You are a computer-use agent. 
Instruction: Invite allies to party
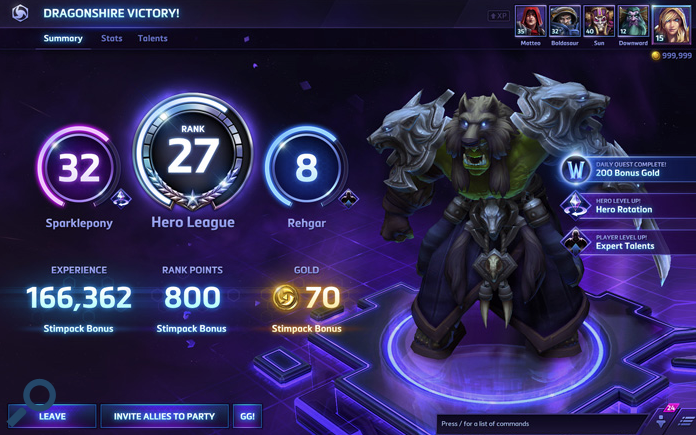[164, 416]
